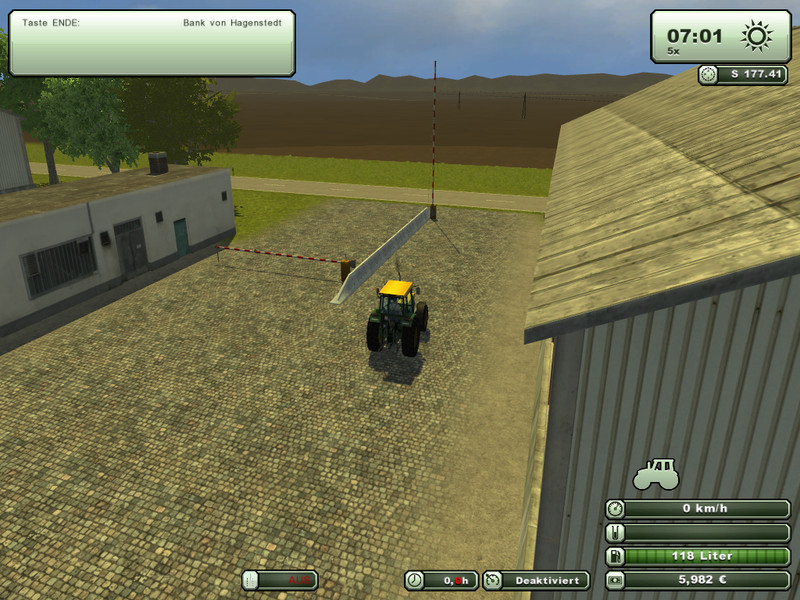Toggle the cruise control showing Deaktiviert
The height and width of the screenshot is (600, 800).
[x=536, y=580]
